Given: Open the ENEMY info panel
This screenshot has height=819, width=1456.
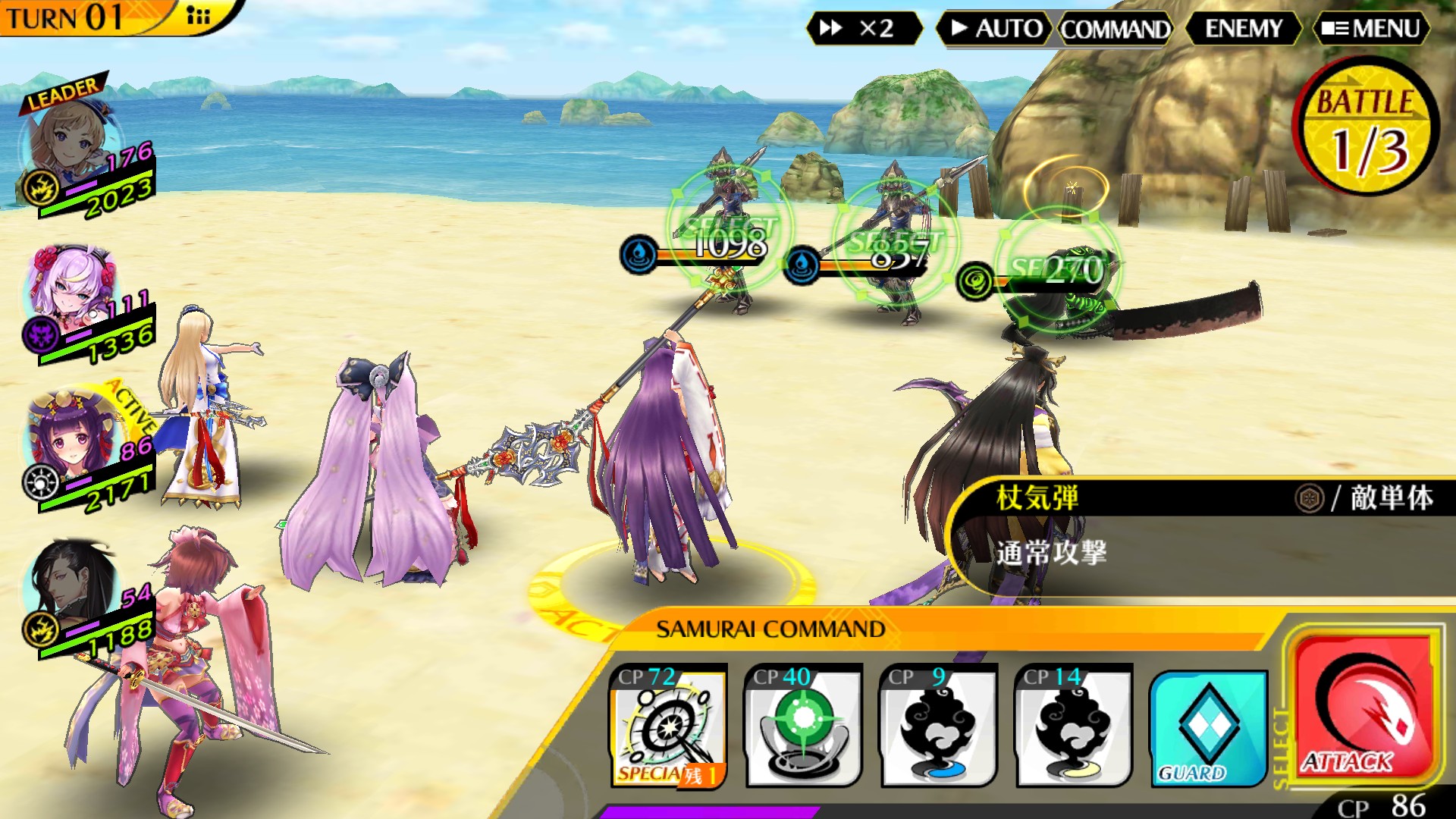Looking at the screenshot, I should coord(1243,29).
